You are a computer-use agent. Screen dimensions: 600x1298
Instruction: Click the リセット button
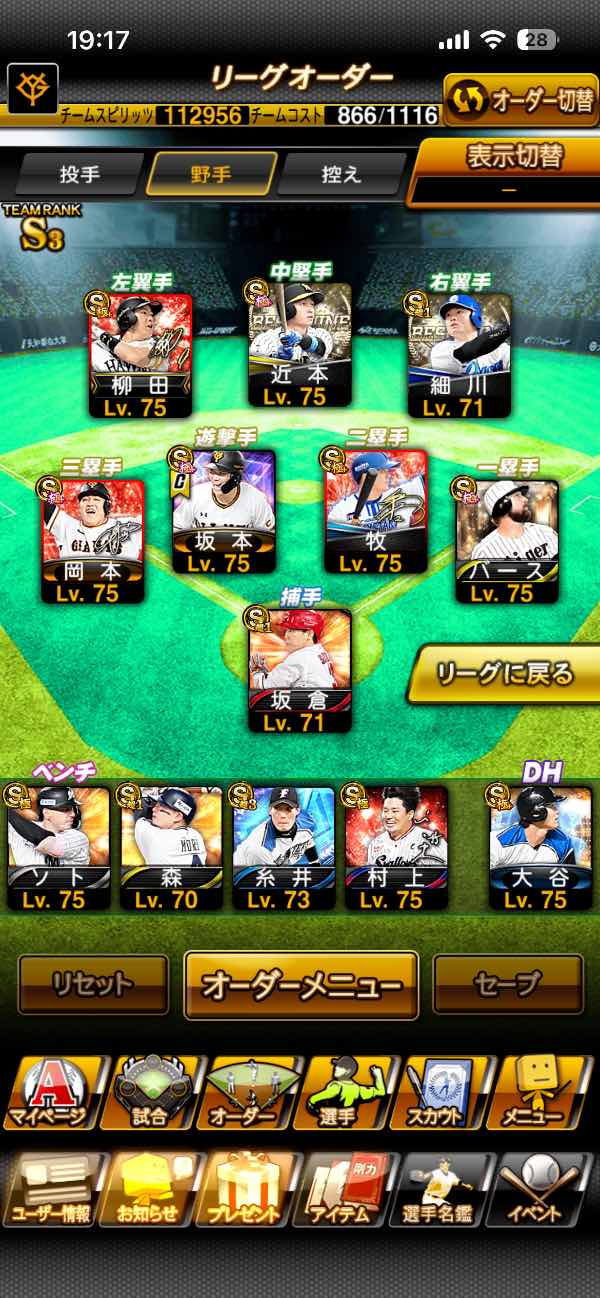tap(93, 984)
